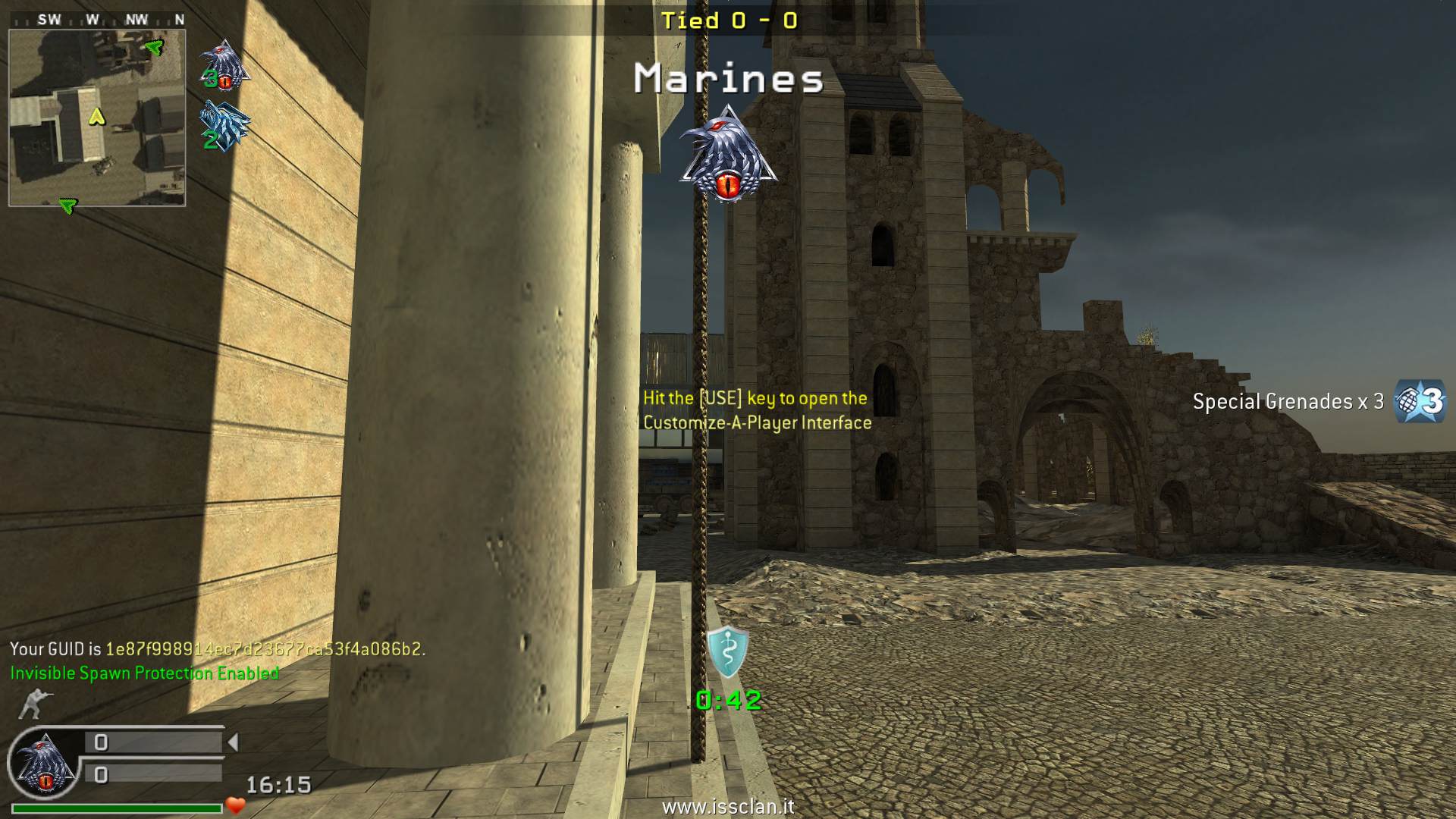Click the minimap in the corner
Screen dimensions: 1456x819
tap(97, 118)
